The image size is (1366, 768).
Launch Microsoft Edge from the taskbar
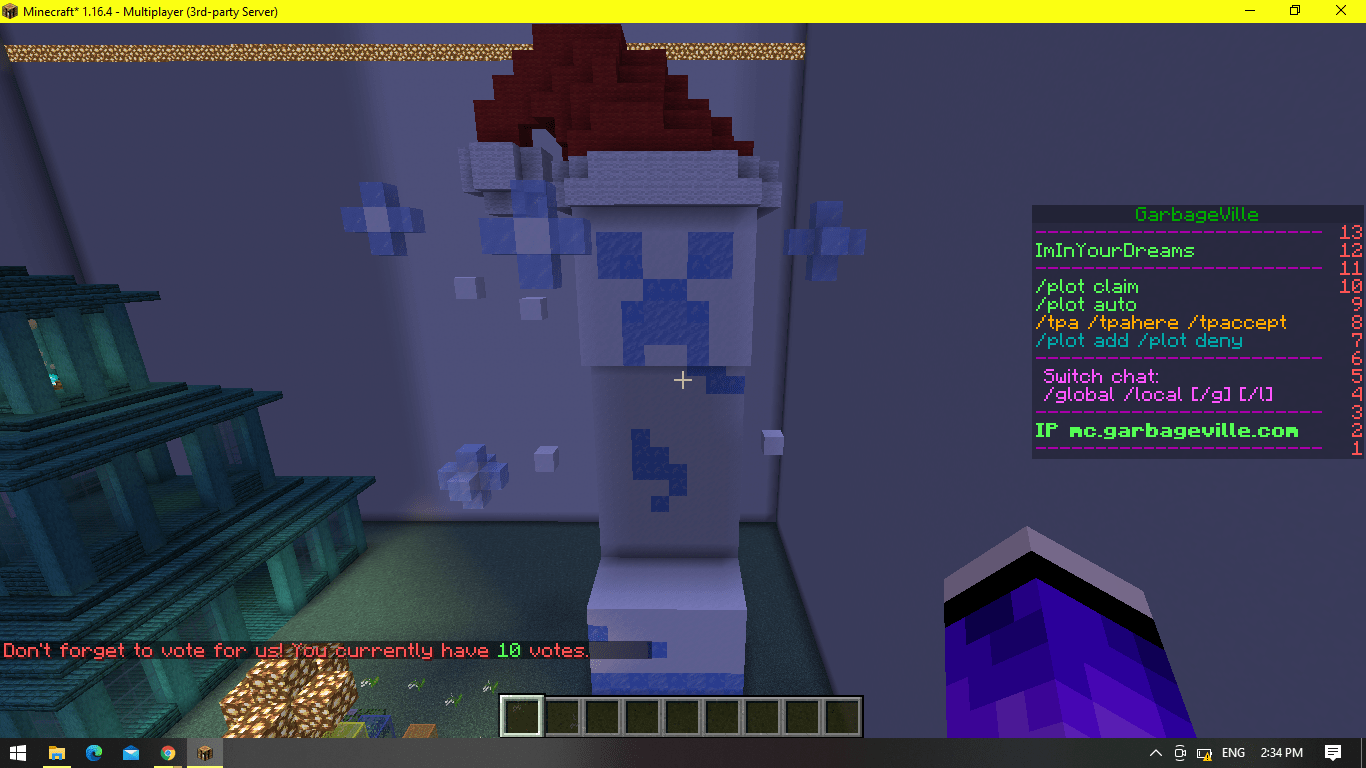pos(94,753)
